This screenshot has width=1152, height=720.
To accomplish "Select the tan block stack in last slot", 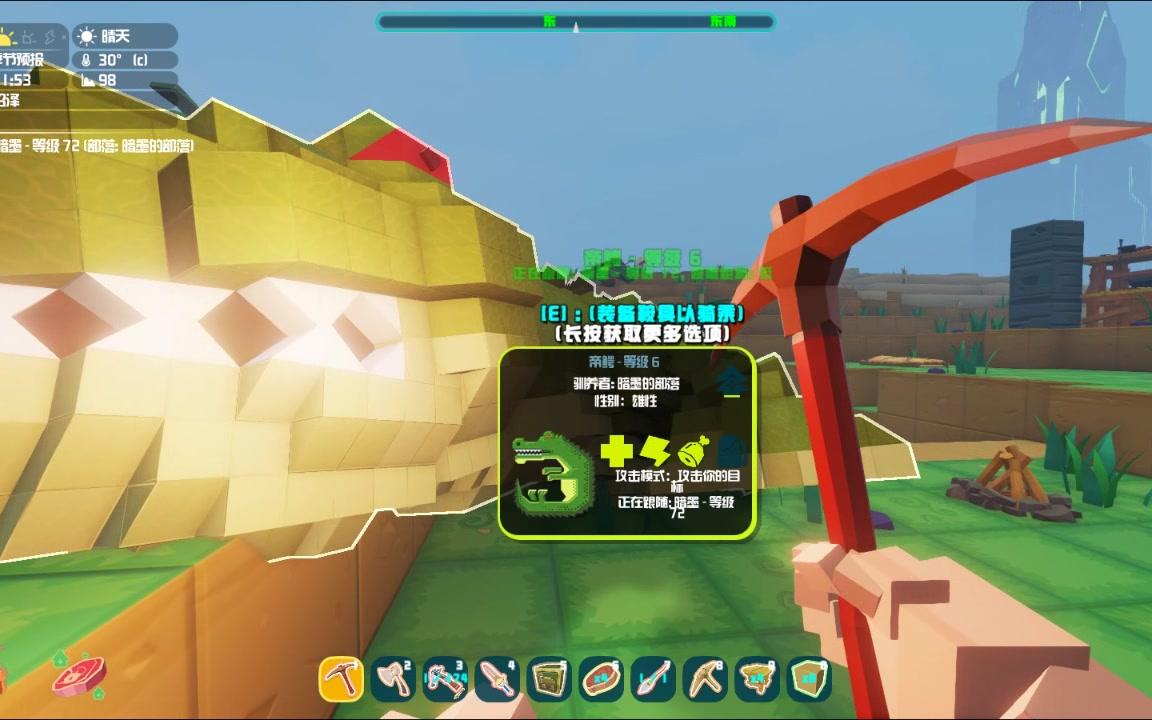I will point(809,678).
